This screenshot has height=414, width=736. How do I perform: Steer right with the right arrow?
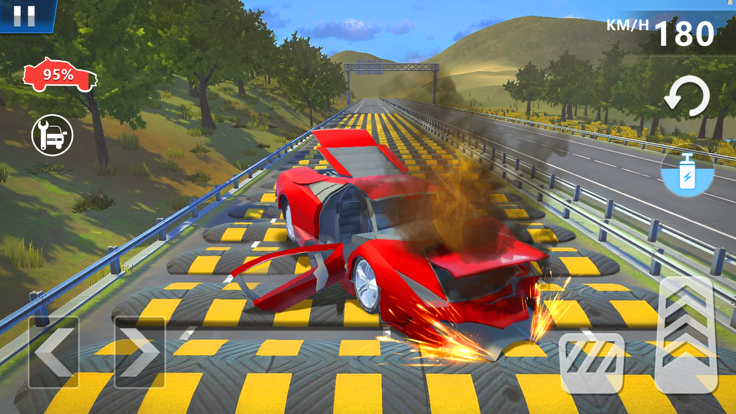(139, 352)
